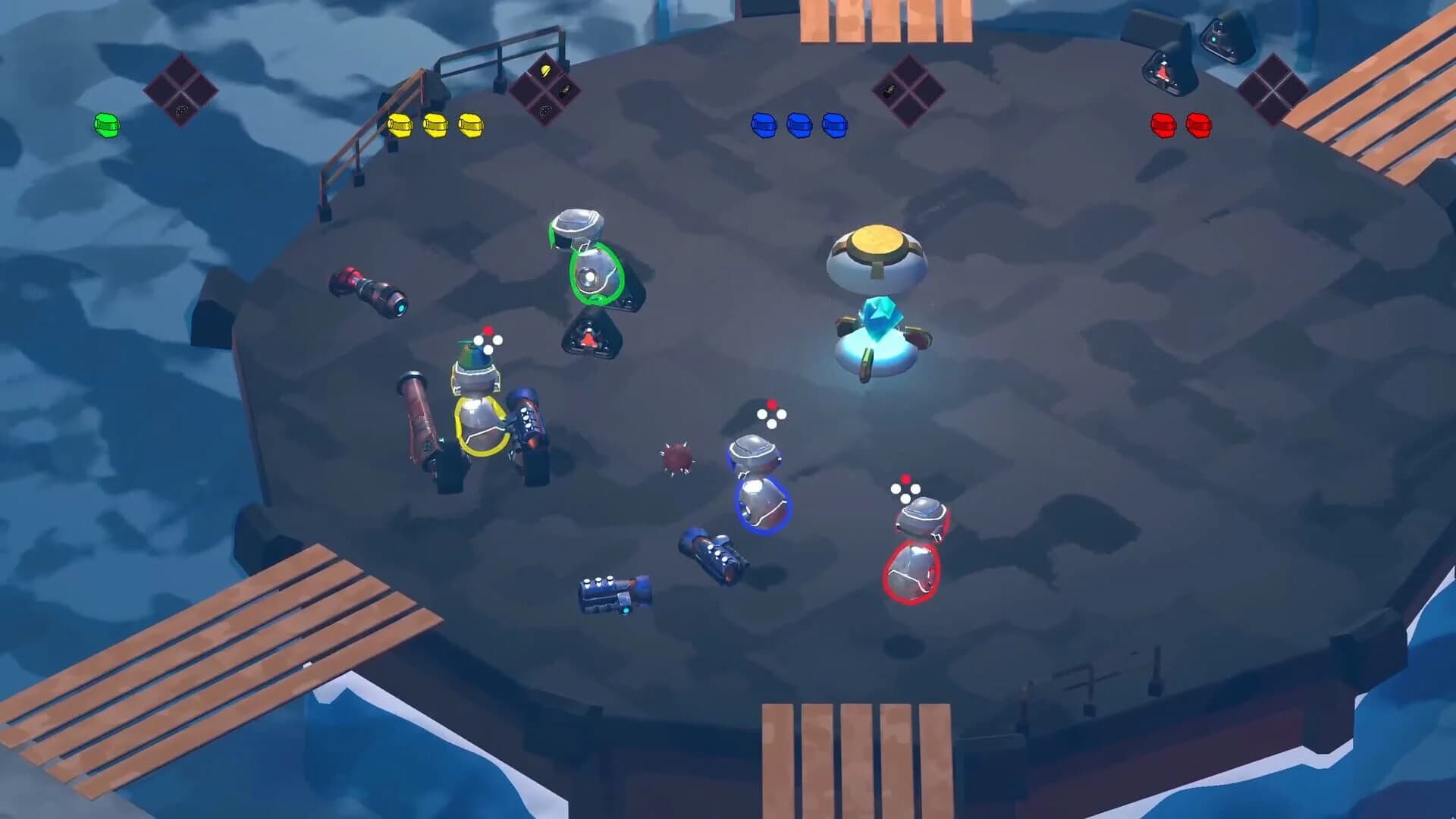This screenshot has width=1456, height=819.
Task: Click the rightmost red helmet icon
Action: coord(1197,126)
